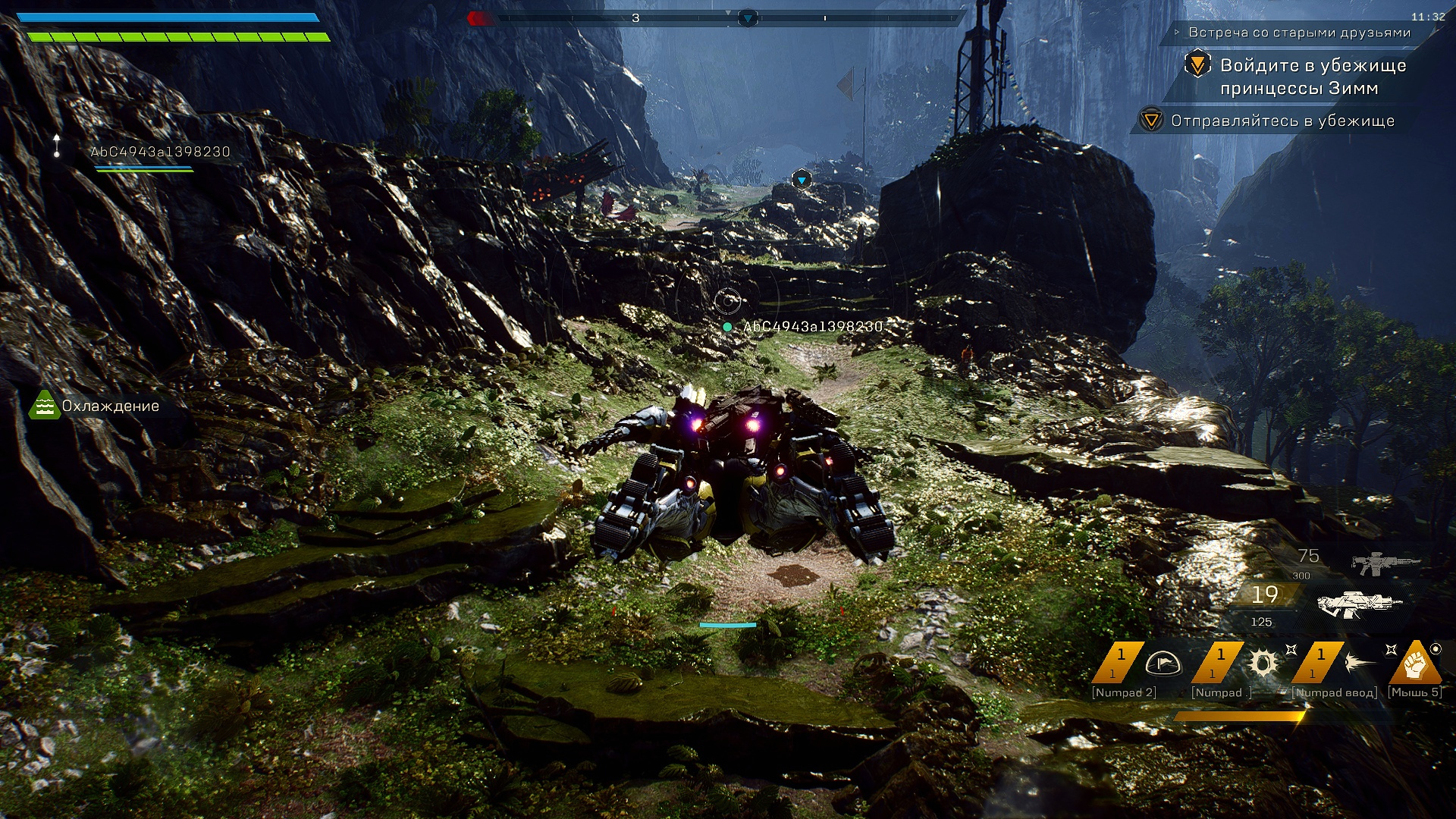Open the mission title 'Встреча со старыми друзьями'
The height and width of the screenshot is (819, 1456).
click(1299, 33)
